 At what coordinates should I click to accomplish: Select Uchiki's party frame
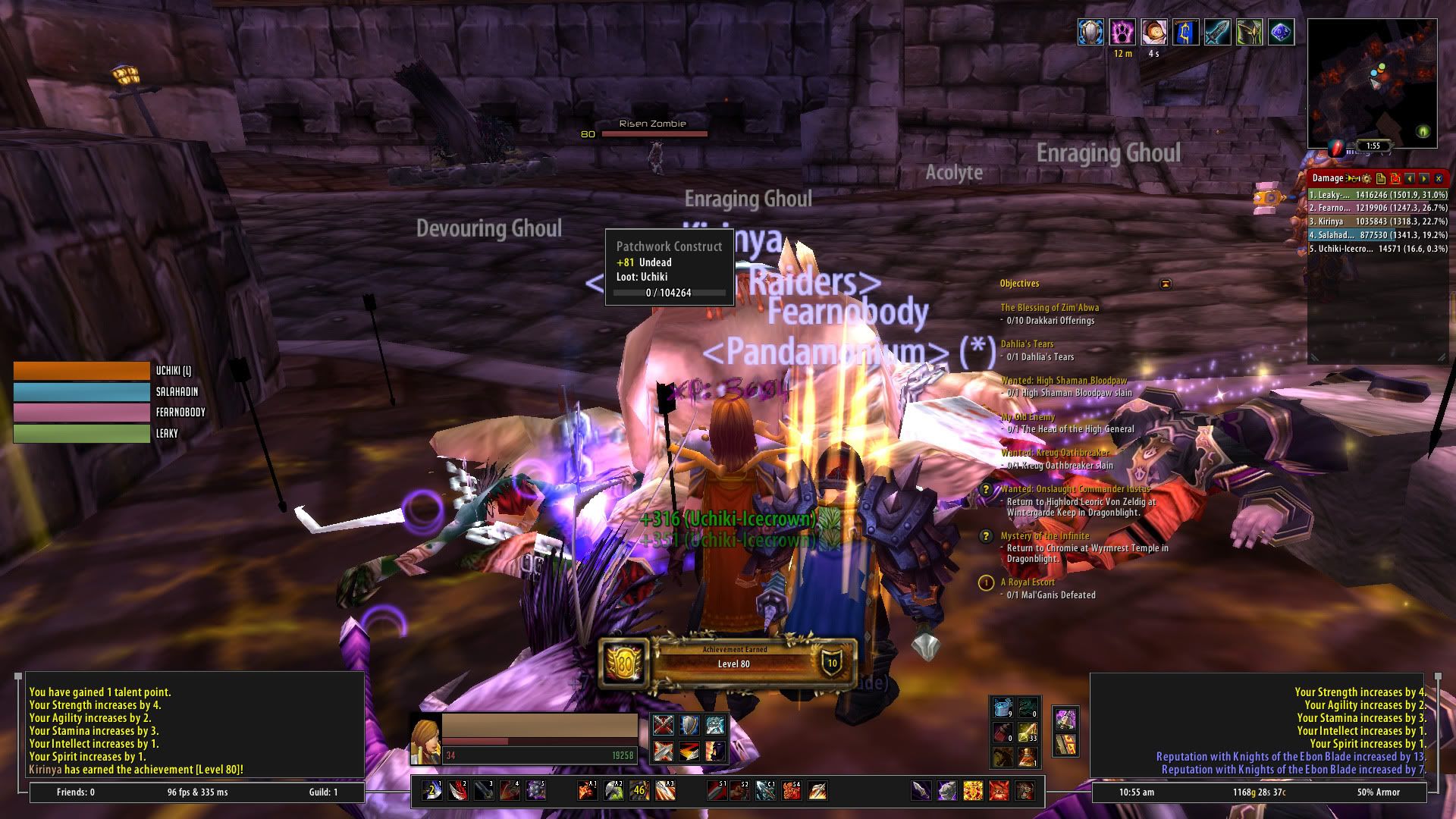tap(82, 371)
